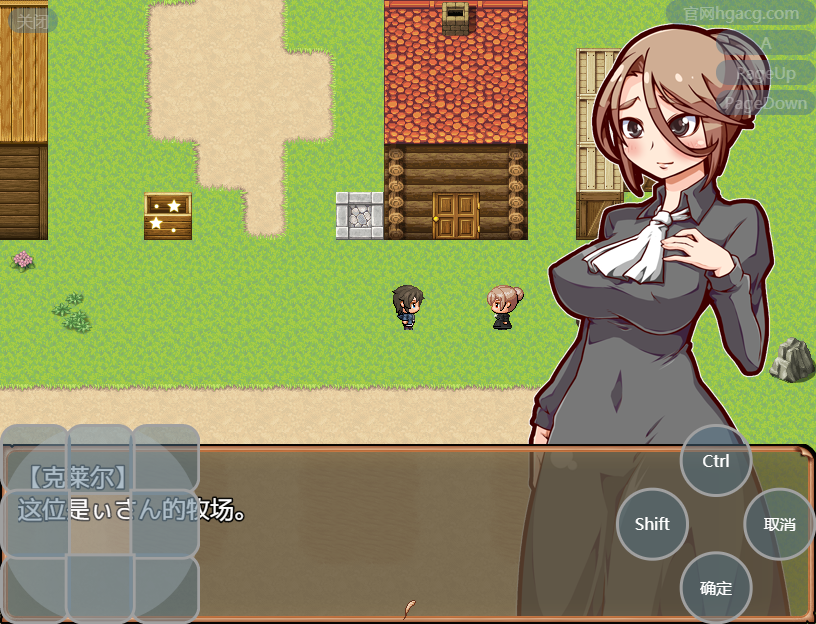Screen dimensions: 816x624
Task: Tap the A overlay button
Action: (x=766, y=44)
